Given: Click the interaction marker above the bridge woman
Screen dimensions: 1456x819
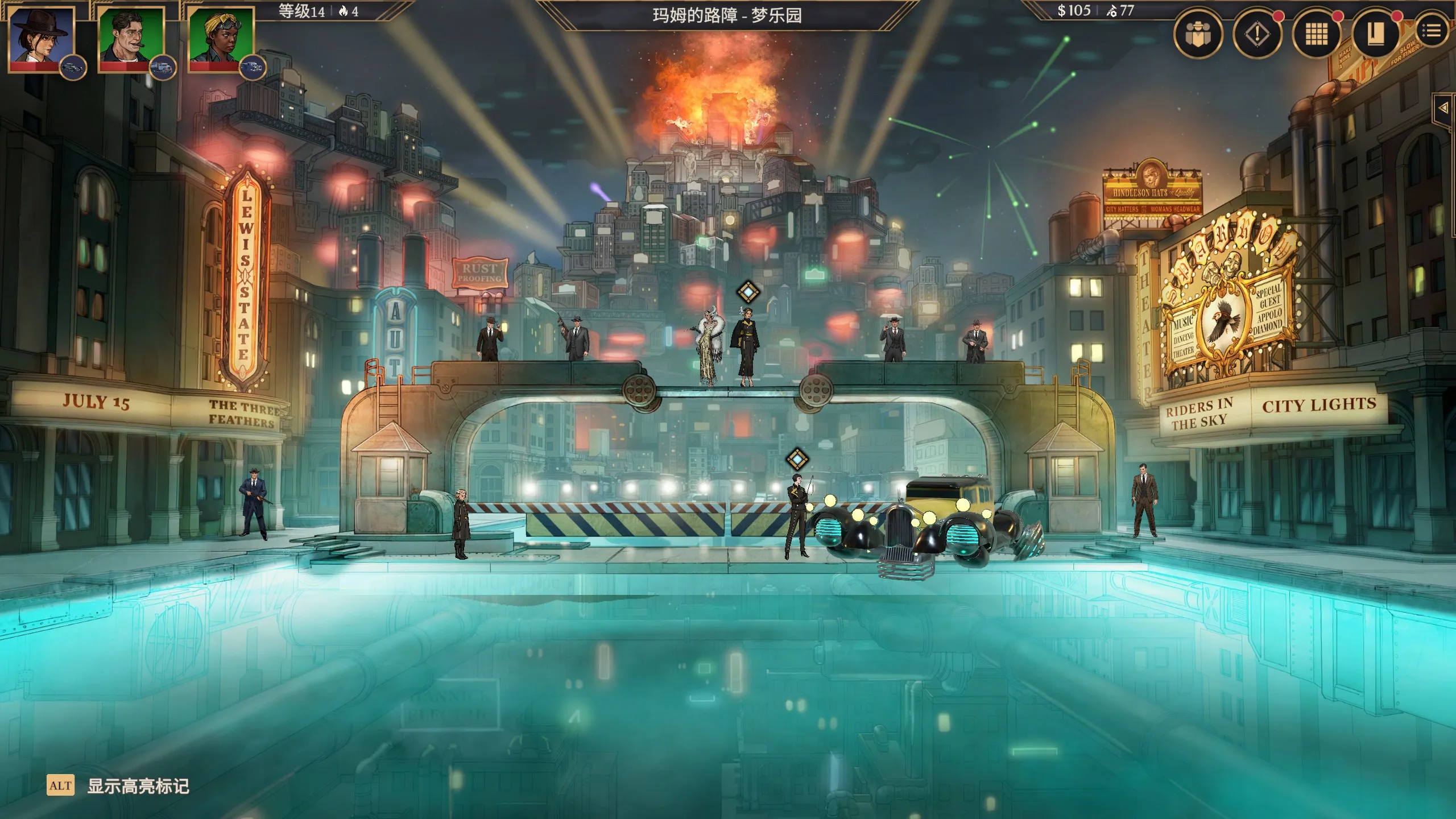Looking at the screenshot, I should point(748,292).
